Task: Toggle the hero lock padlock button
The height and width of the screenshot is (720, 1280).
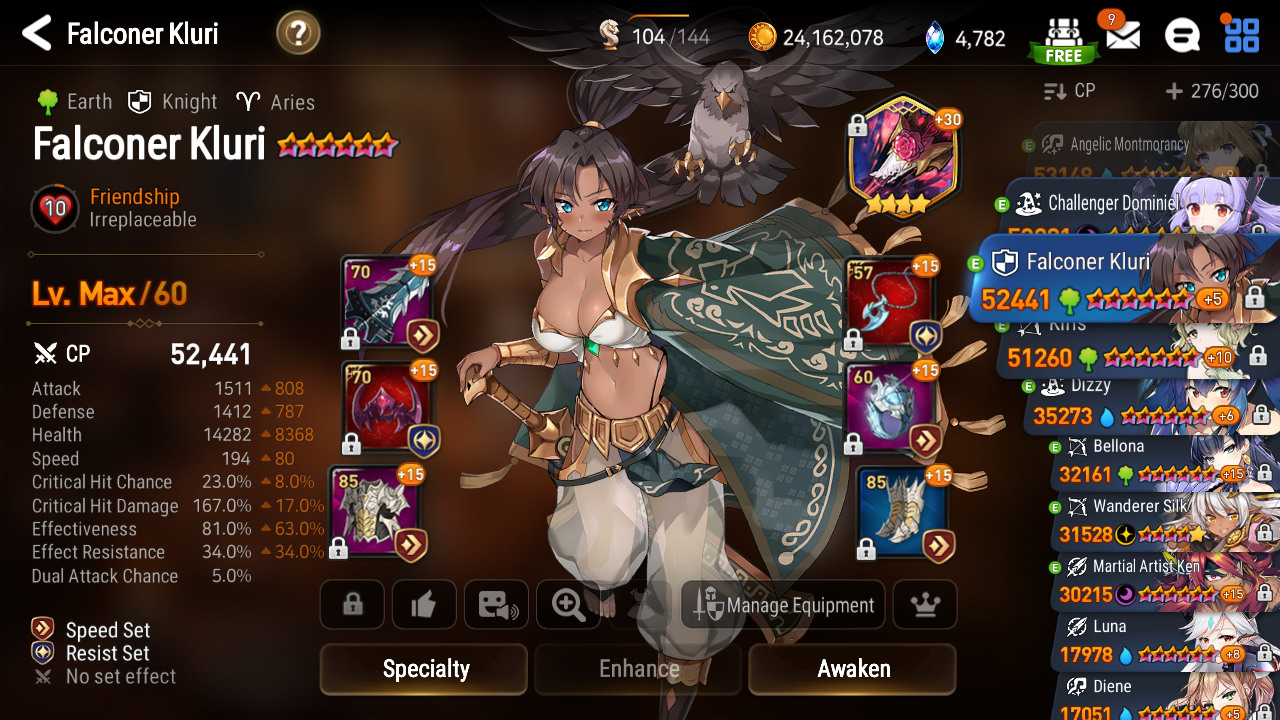Action: (x=352, y=605)
